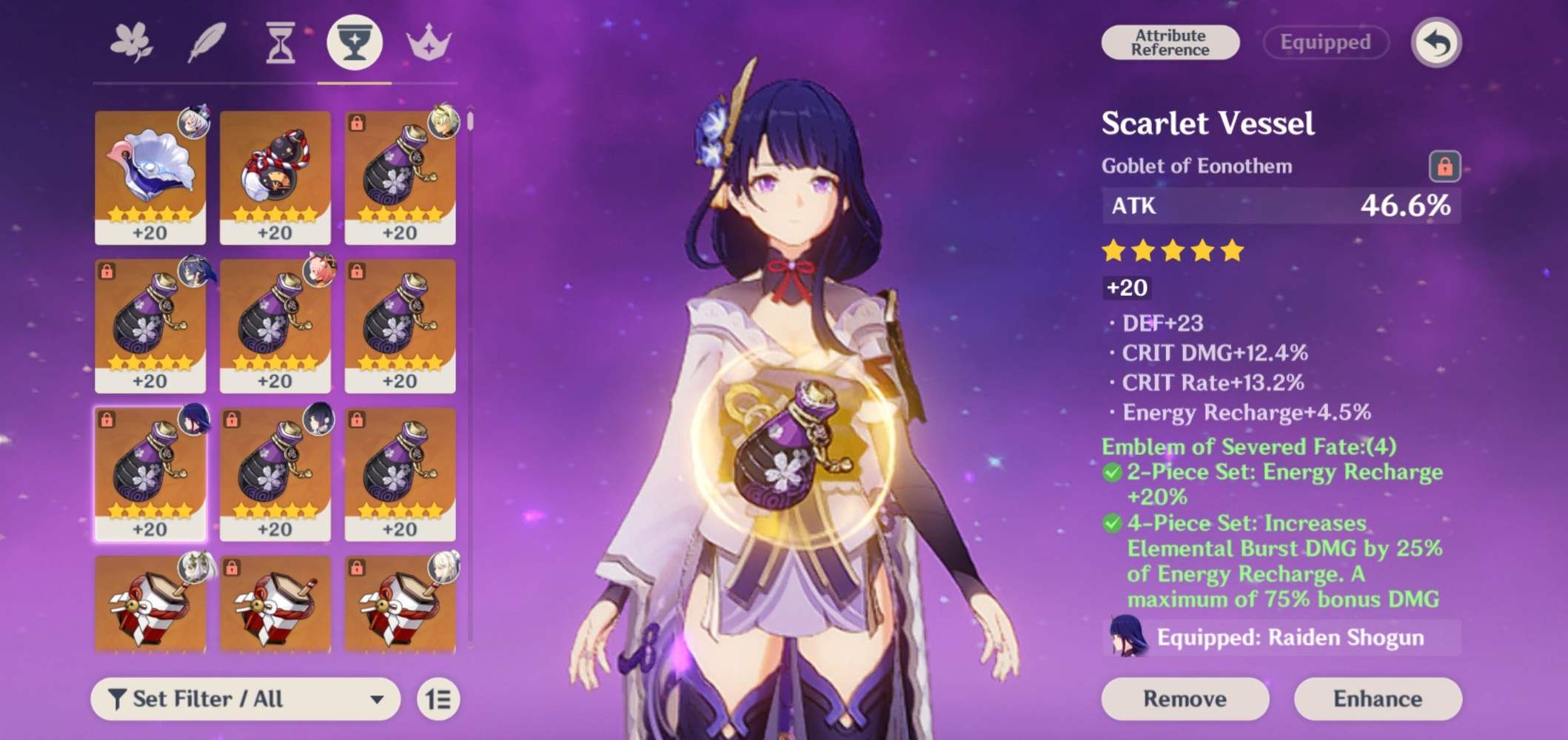Screen dimensions: 1568x740
Task: Open the Attribute Reference panel
Action: pyautogui.click(x=1170, y=43)
